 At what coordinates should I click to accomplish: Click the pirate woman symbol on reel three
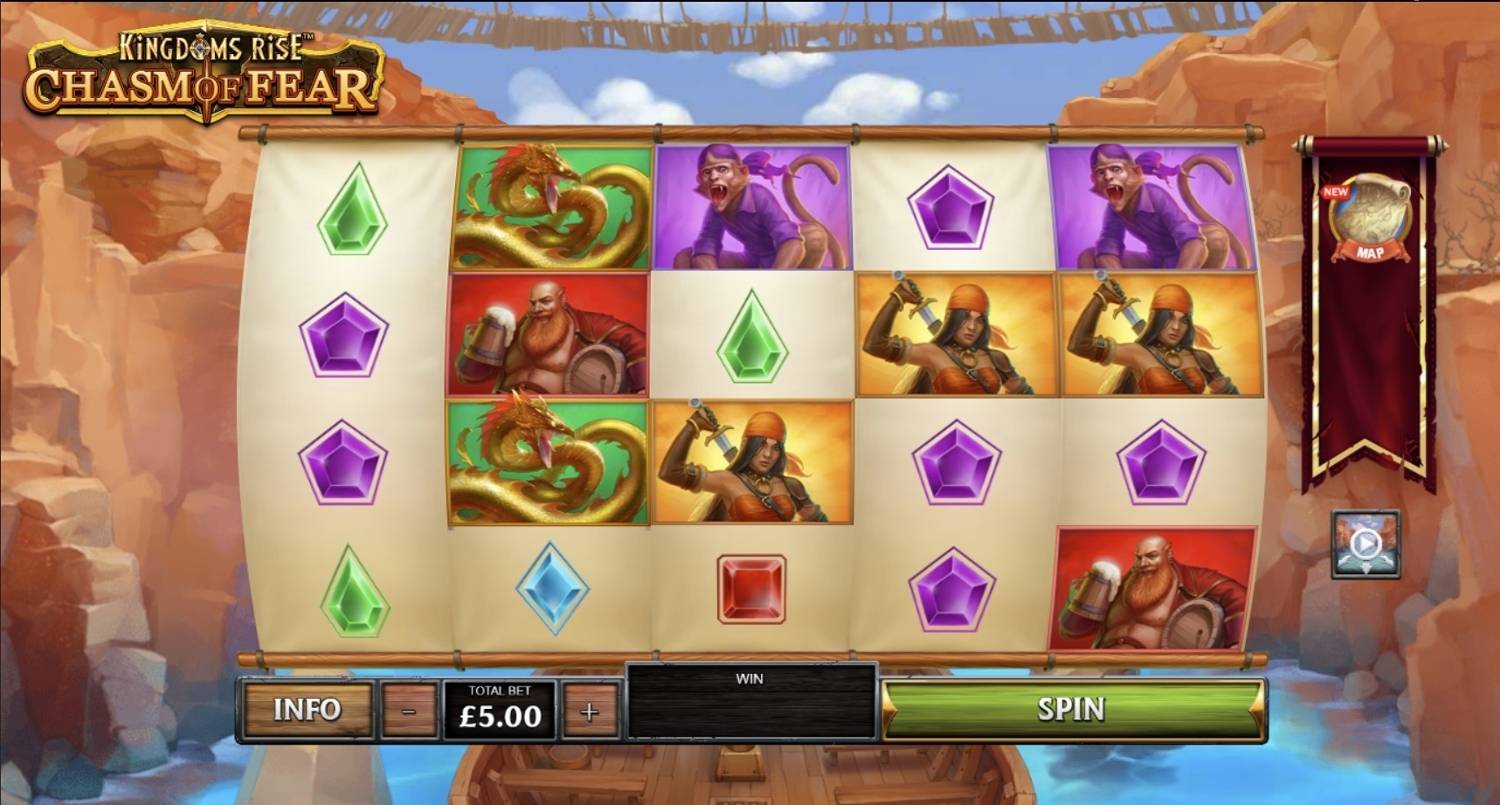coord(752,460)
